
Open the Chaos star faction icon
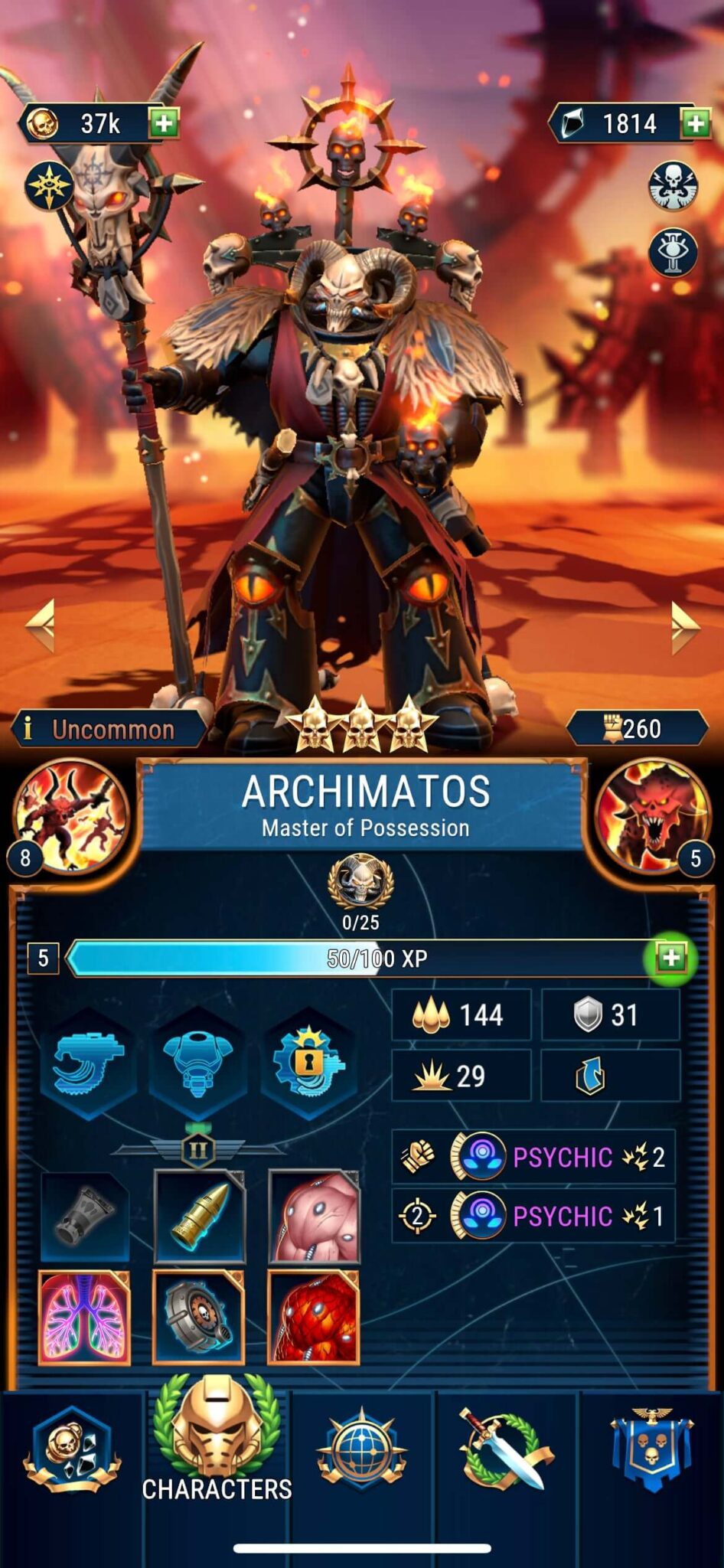click(x=49, y=186)
